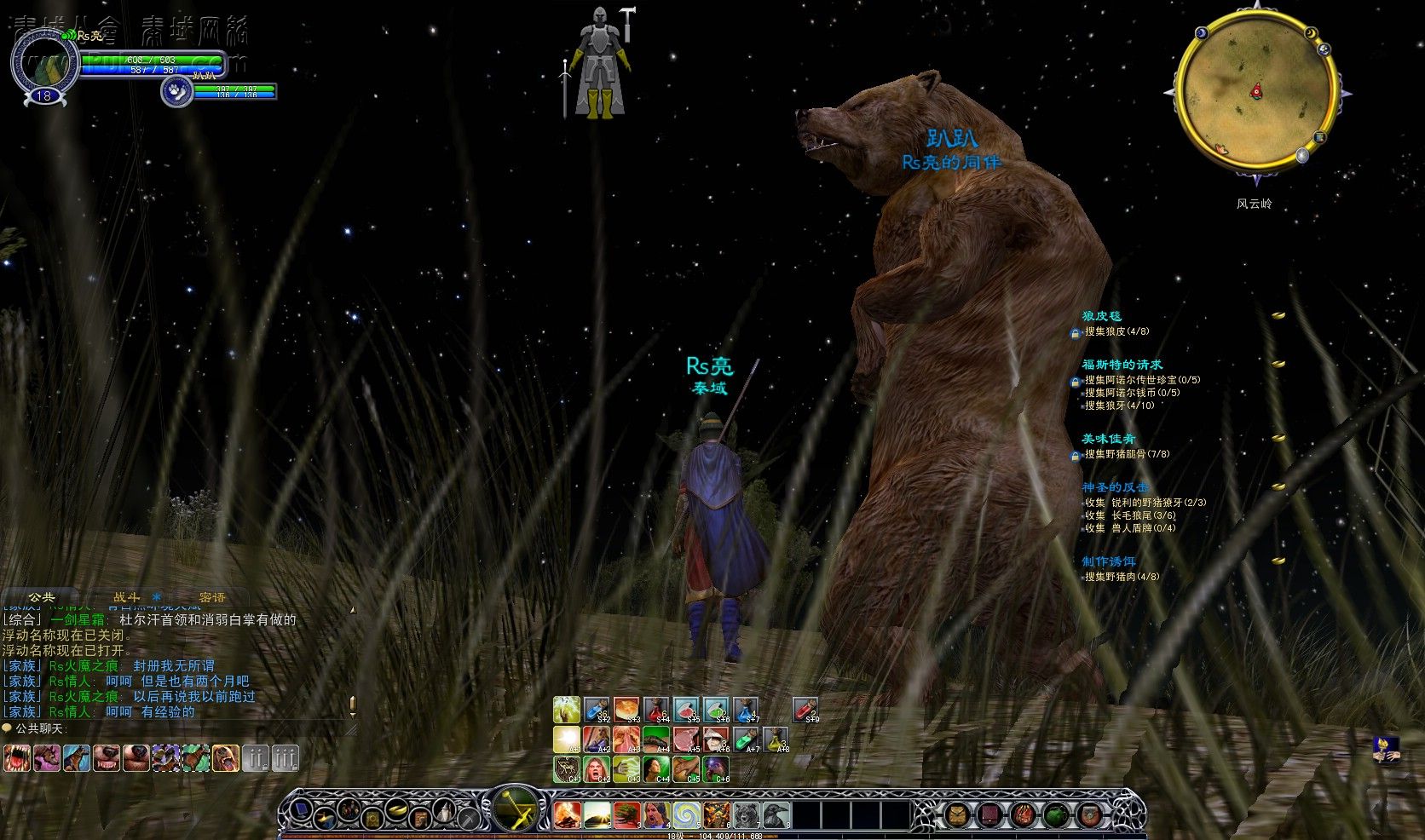Screen dimensions: 1425x840
Task: Trigger the raven skill in quickslot 8
Action: (x=776, y=814)
